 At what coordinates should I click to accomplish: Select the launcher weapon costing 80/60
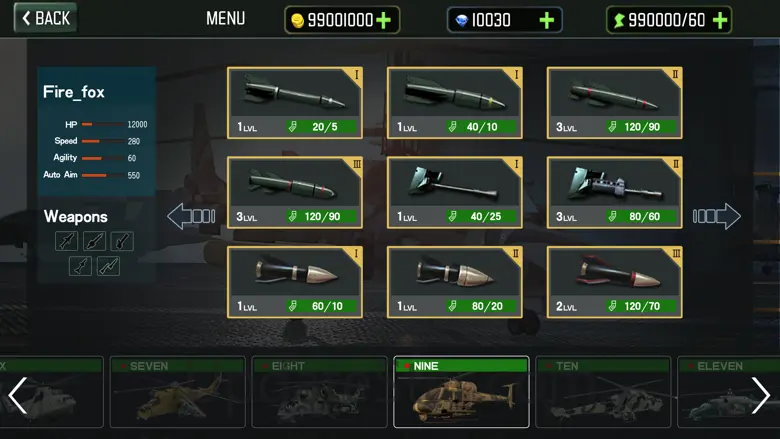[x=614, y=192]
